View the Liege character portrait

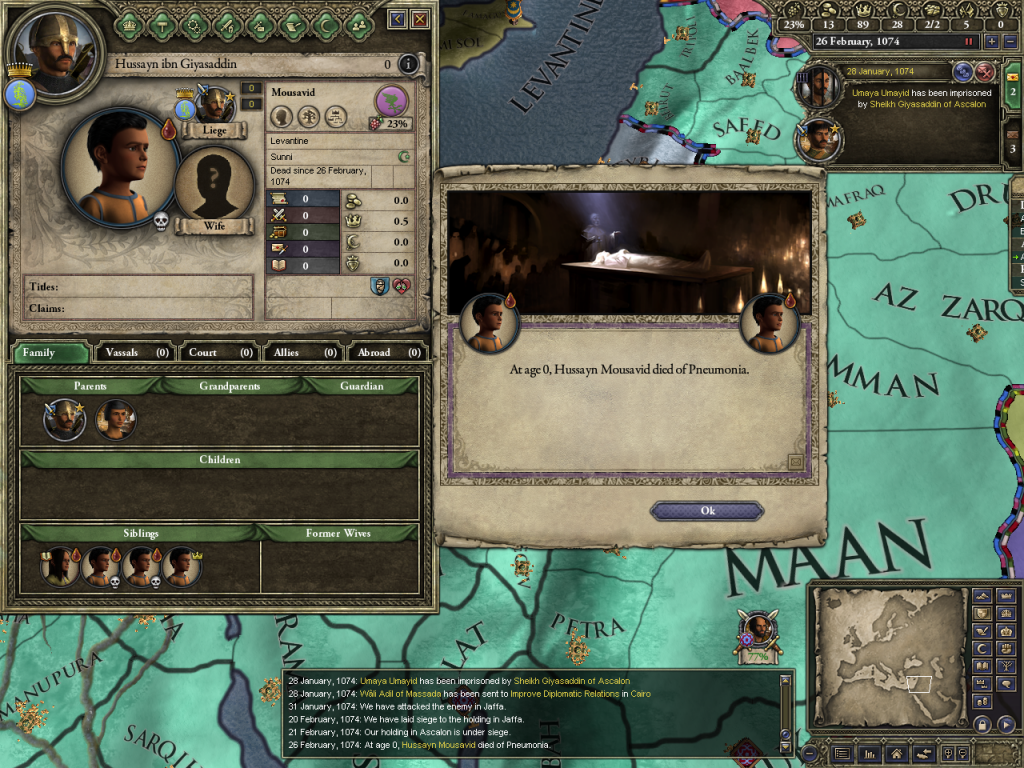[x=214, y=107]
